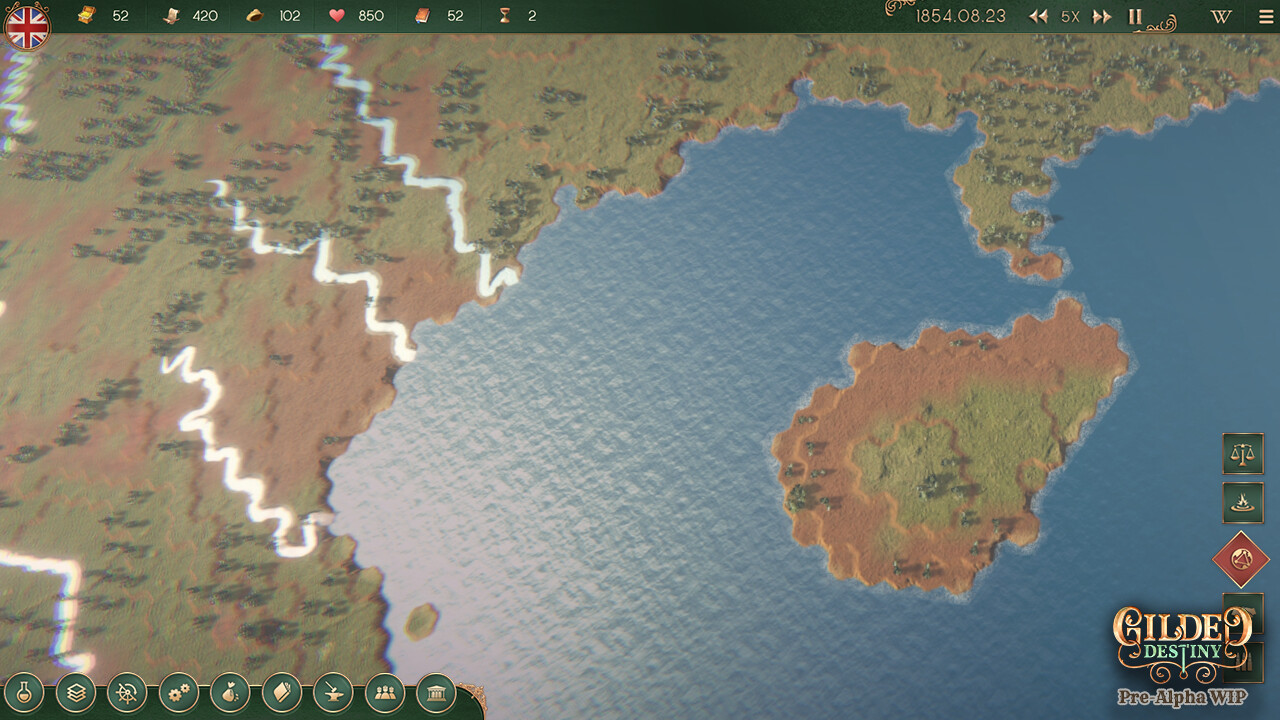Image resolution: width=1280 pixels, height=720 pixels.
Task: Click the date display 1854.08.23
Action: point(962,16)
